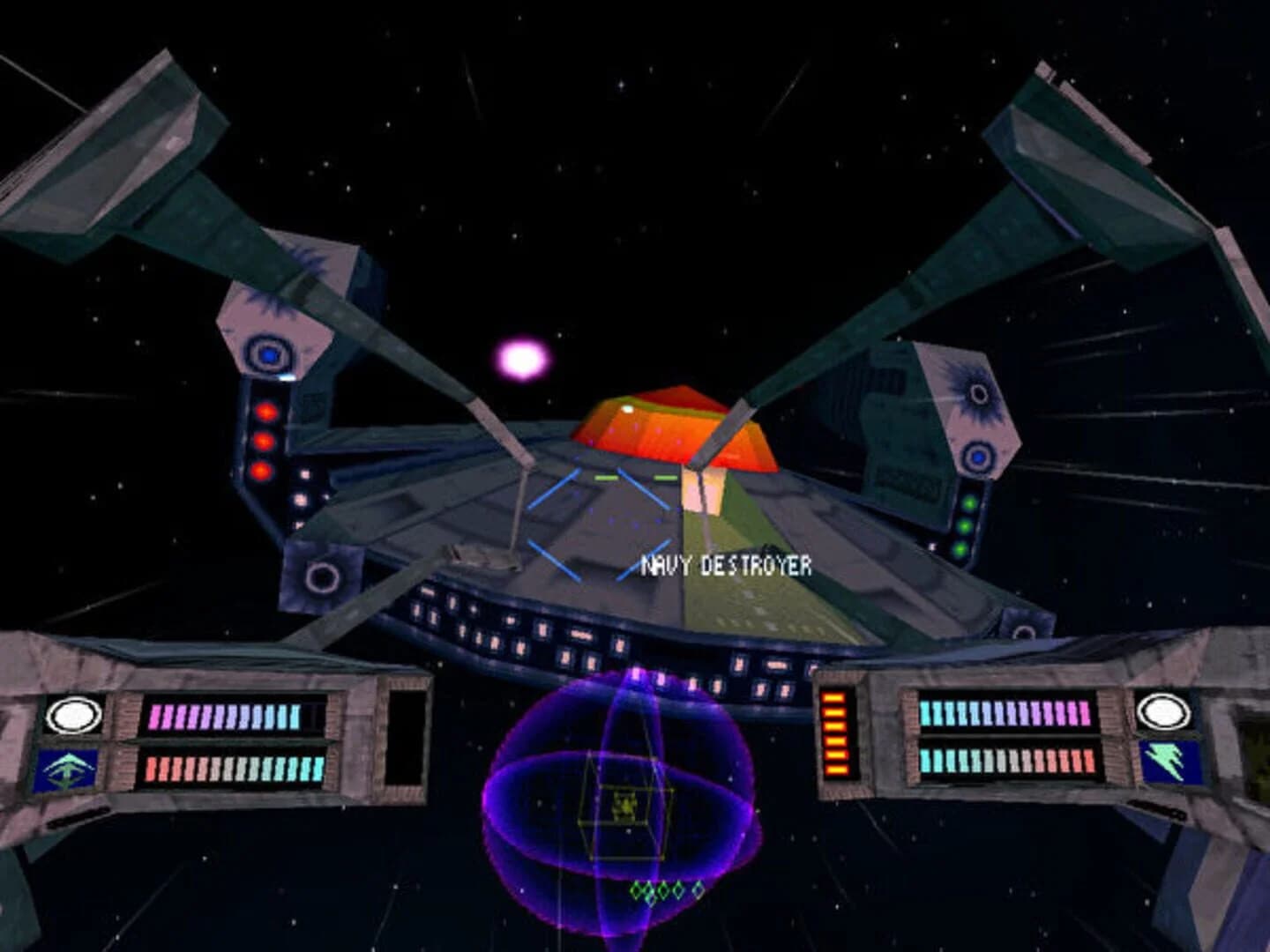Select the white circular gauge on left console
The image size is (1270, 952).
pos(74,716)
